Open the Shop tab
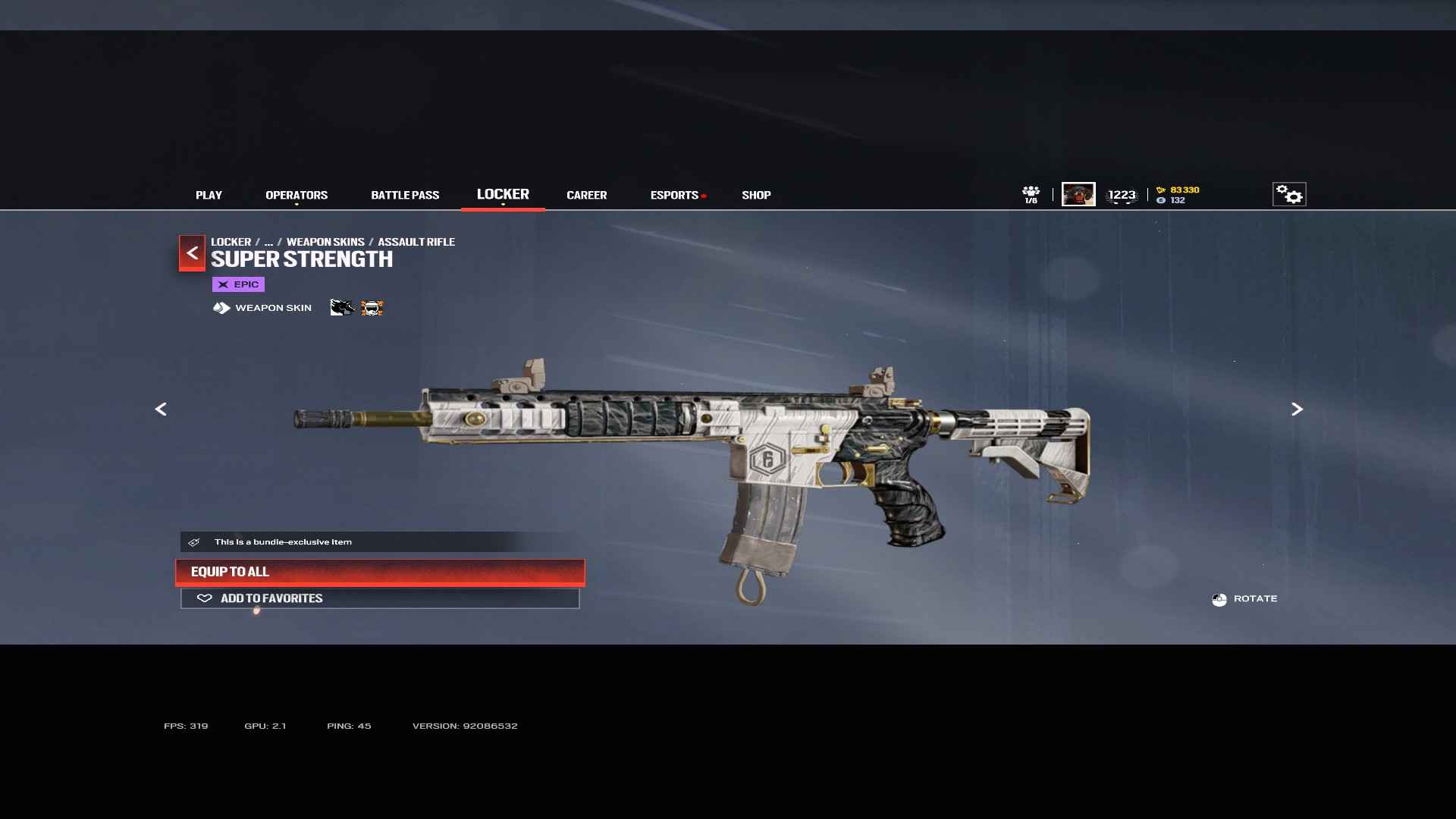1456x819 pixels. (x=756, y=196)
